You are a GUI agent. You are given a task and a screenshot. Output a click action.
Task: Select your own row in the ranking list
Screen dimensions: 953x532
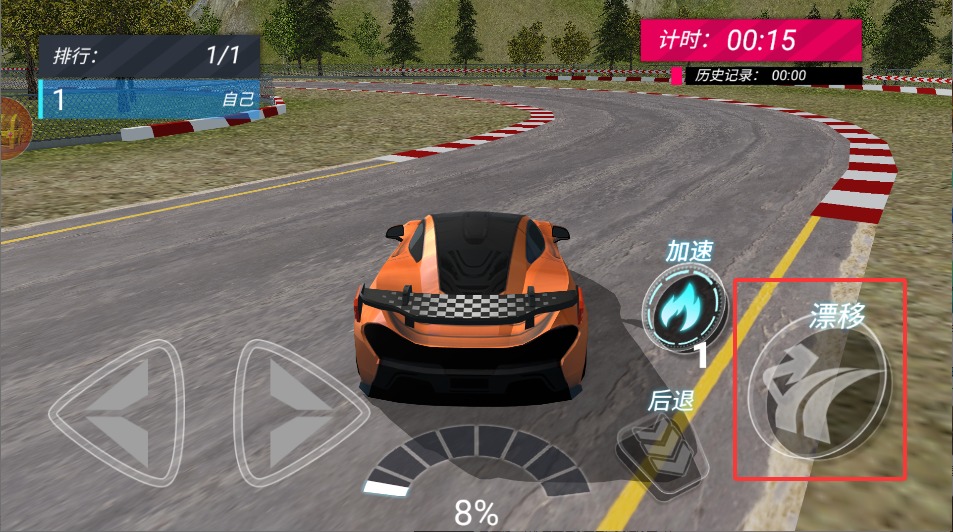148,99
